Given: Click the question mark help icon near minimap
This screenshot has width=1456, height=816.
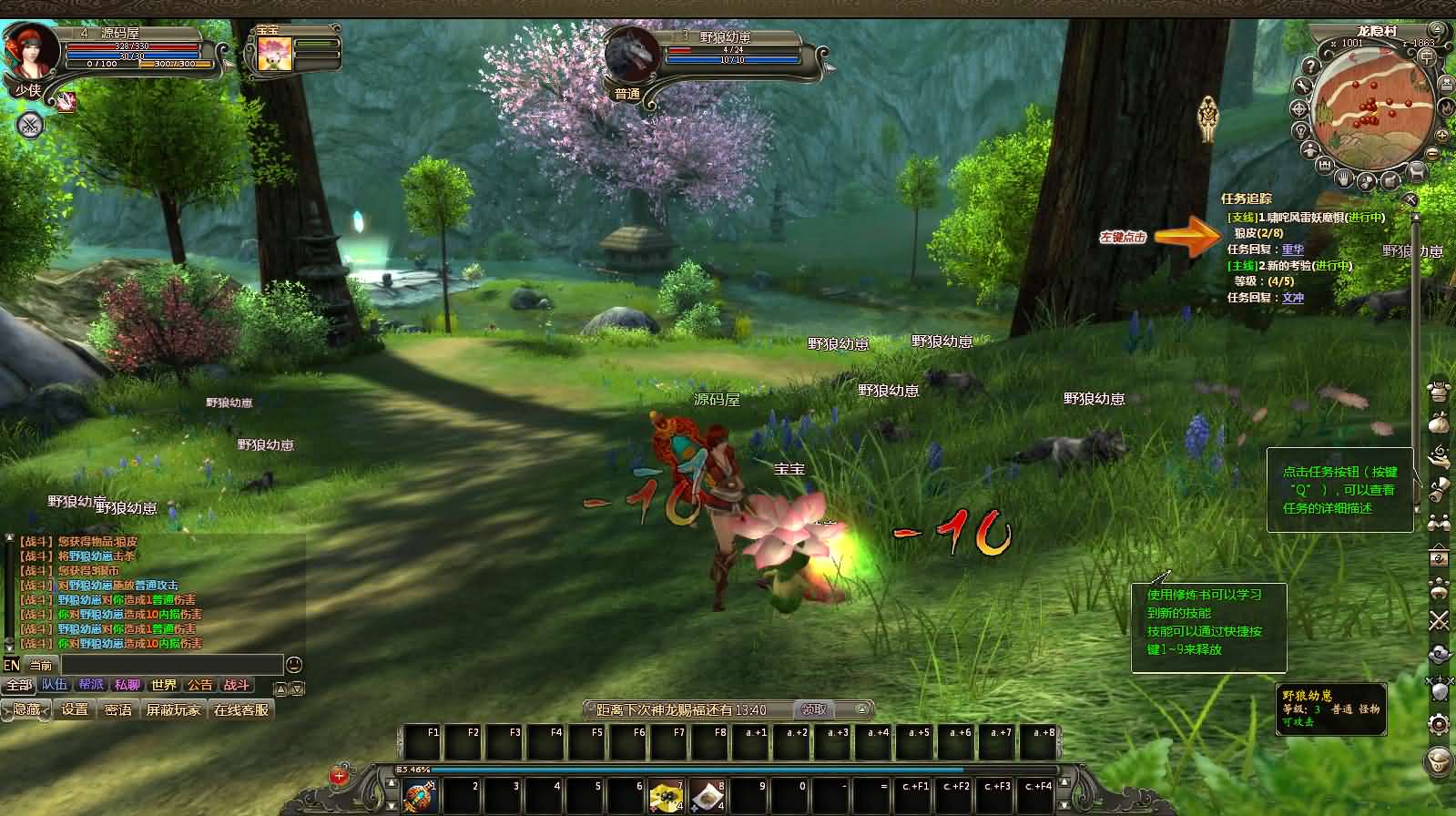Looking at the screenshot, I should click(x=1312, y=65).
